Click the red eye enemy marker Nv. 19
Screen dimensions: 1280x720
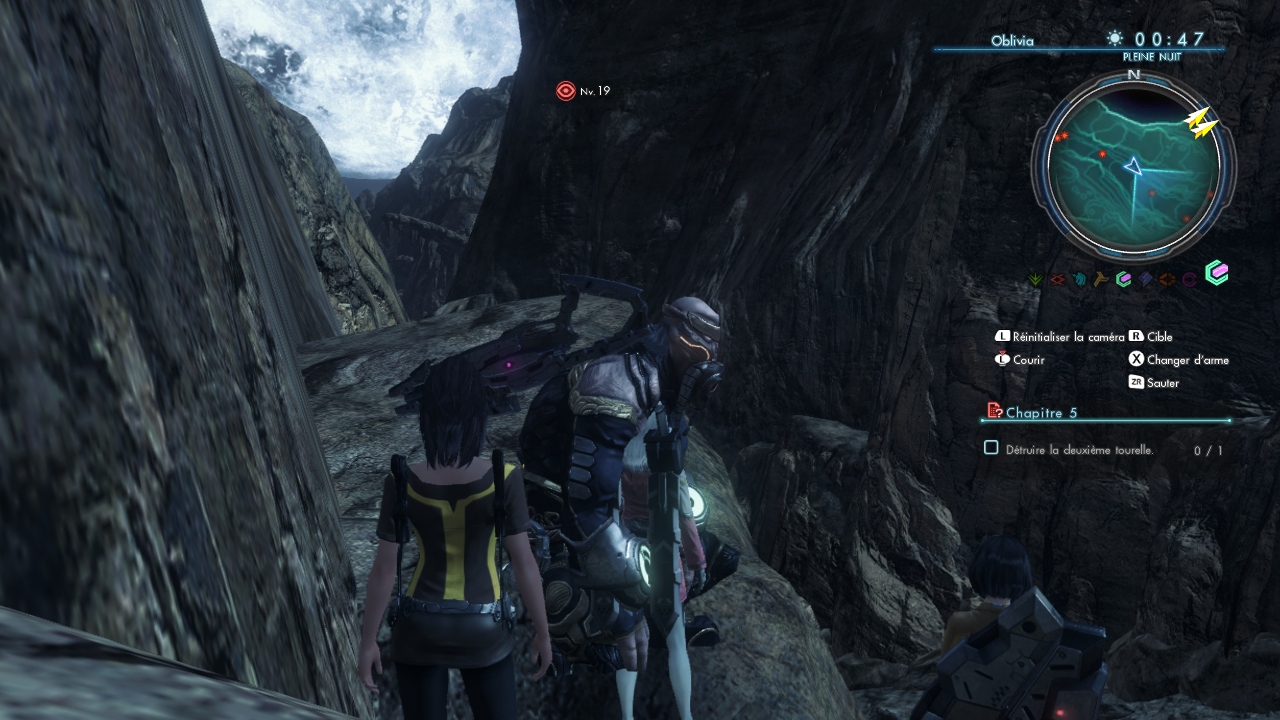[x=566, y=91]
